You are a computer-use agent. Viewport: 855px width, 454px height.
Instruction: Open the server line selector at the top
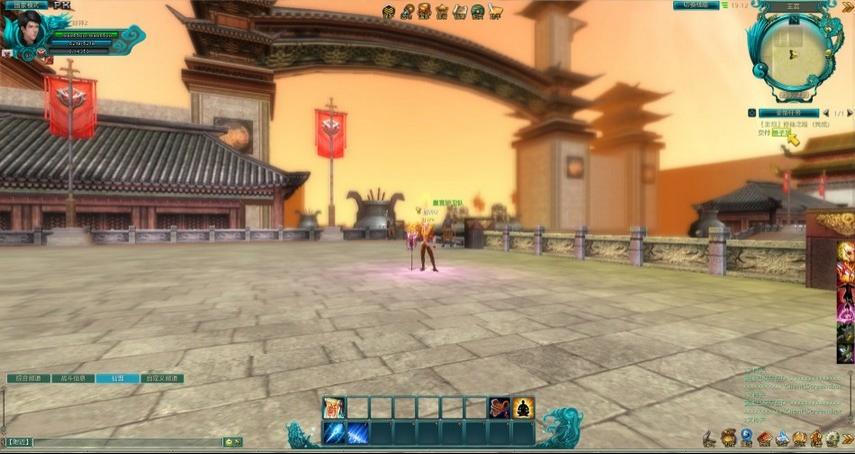[696, 6]
